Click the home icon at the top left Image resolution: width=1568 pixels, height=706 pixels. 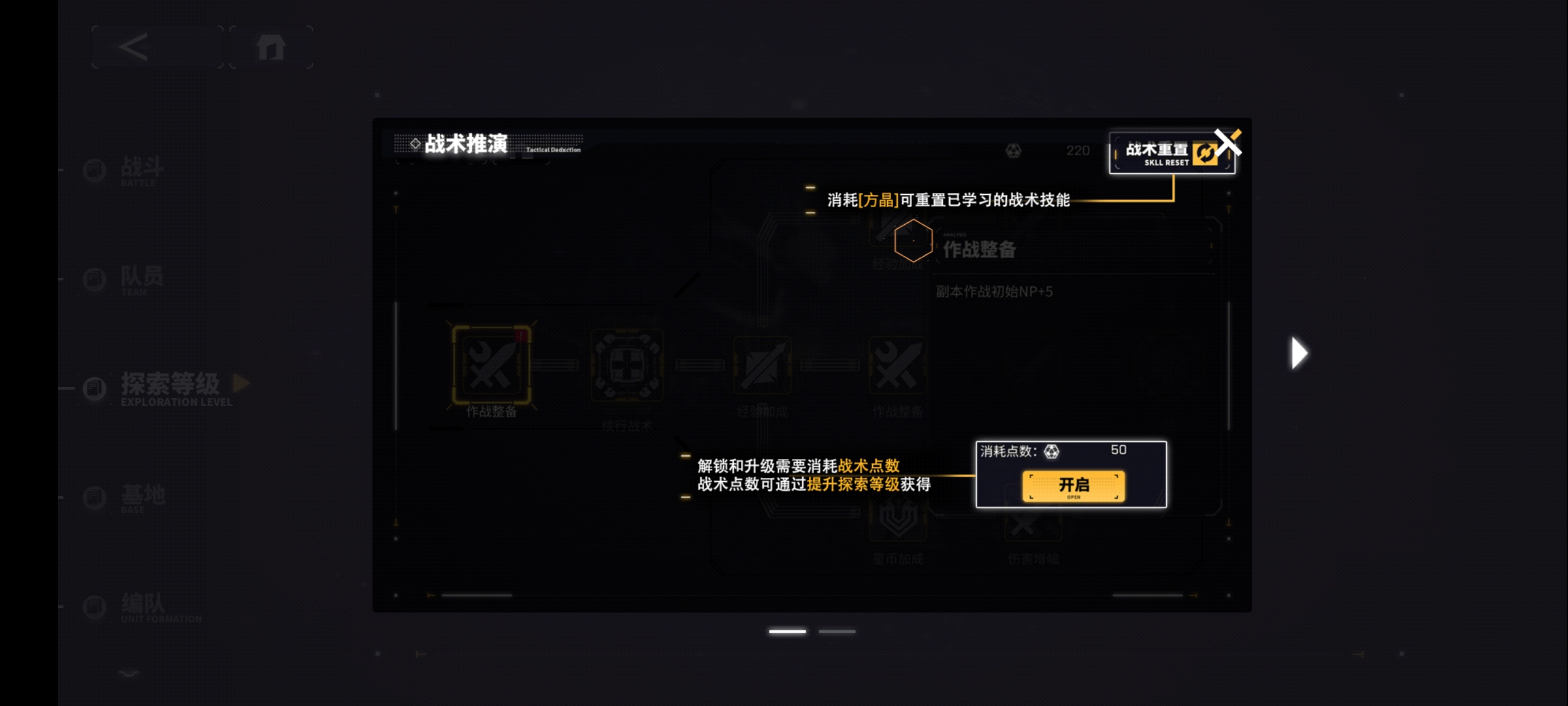(x=271, y=46)
